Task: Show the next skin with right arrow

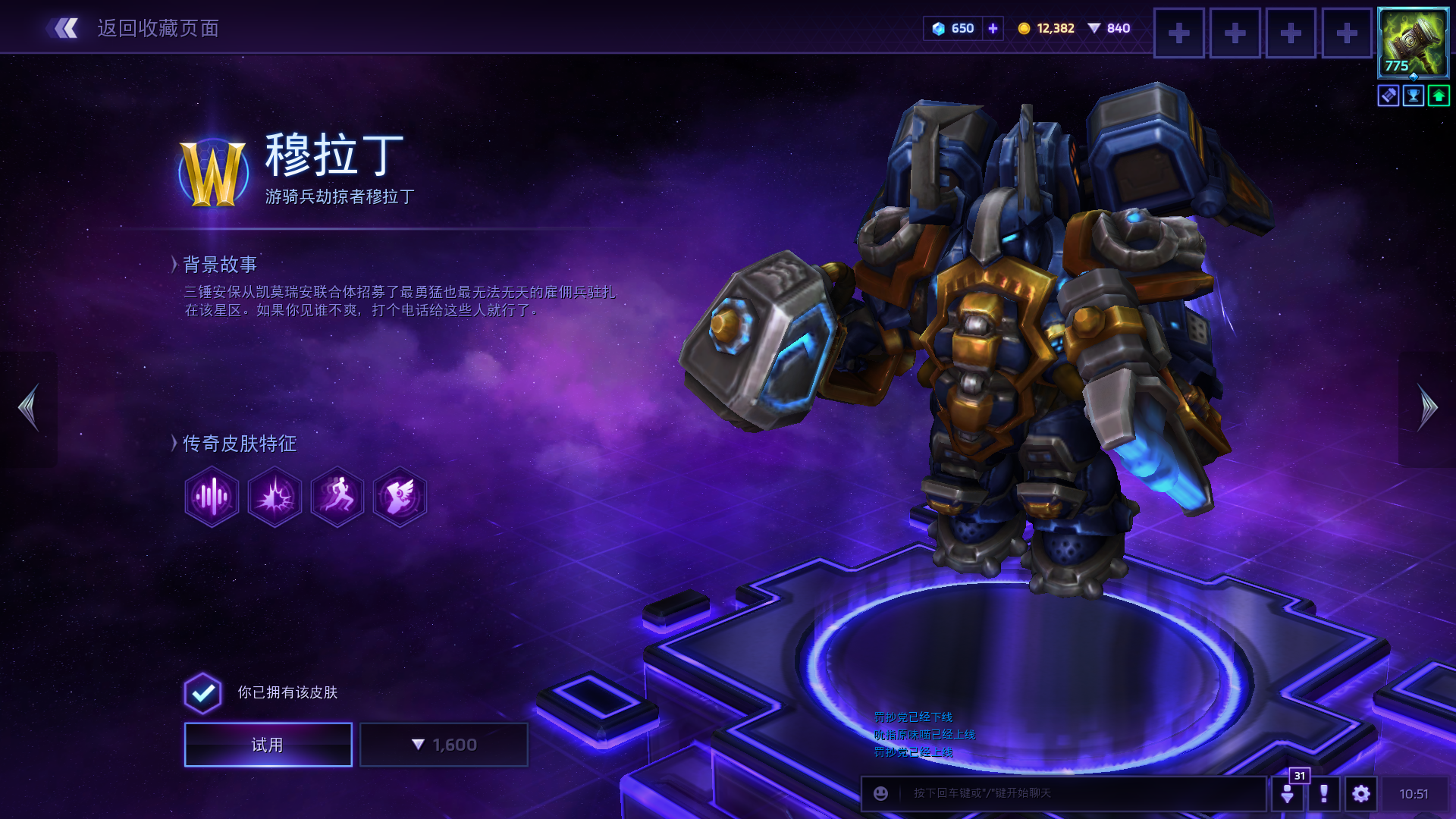Action: [1427, 408]
